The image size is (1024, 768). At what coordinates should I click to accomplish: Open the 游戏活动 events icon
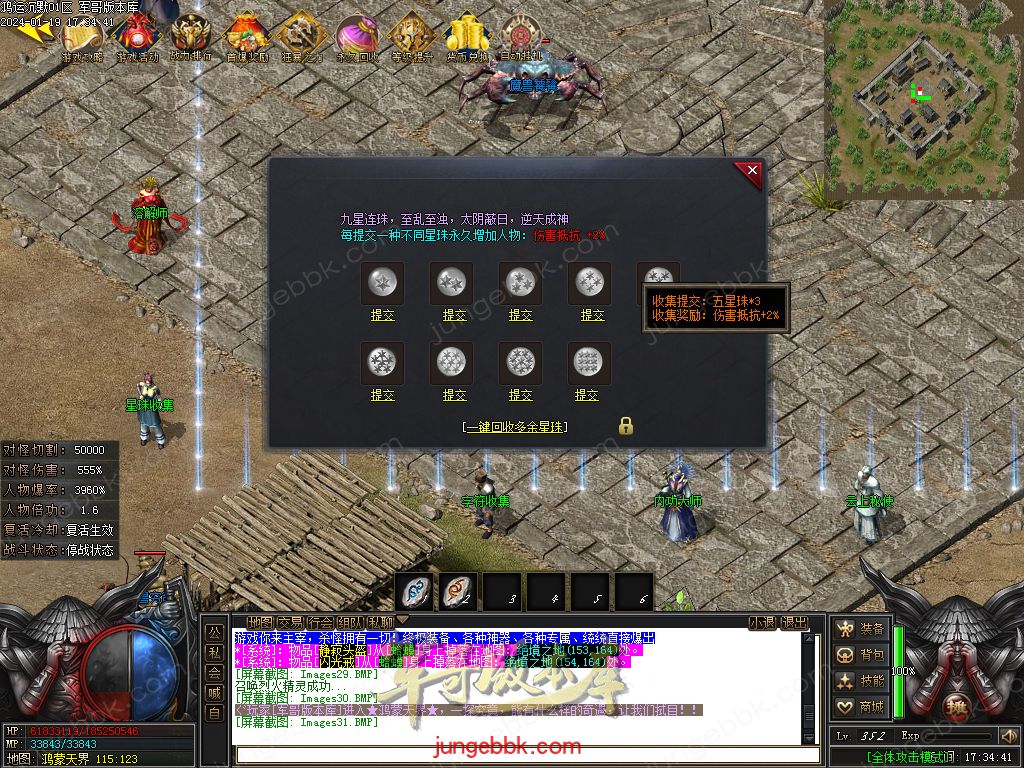[137, 38]
